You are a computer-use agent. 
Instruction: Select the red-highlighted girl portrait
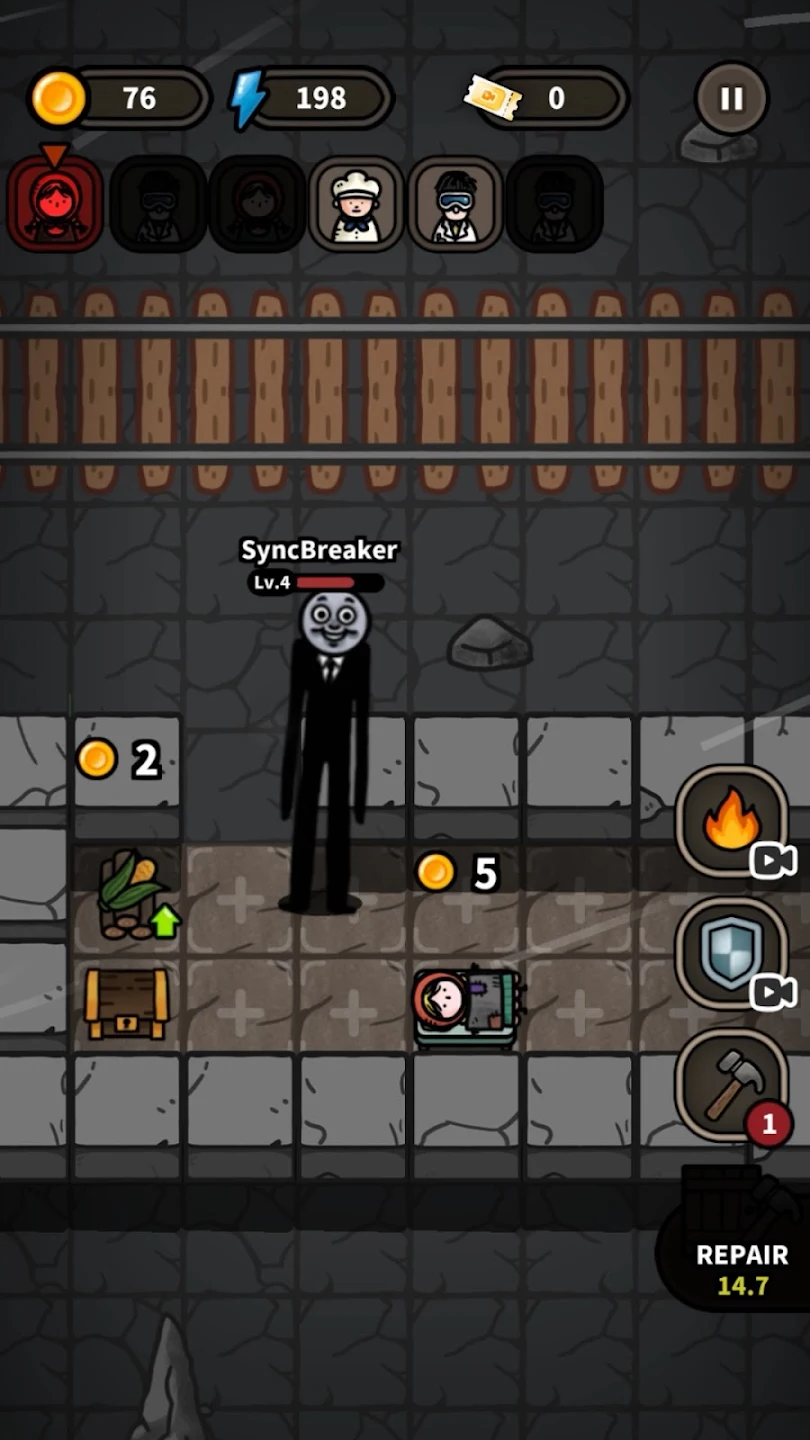pyautogui.click(x=55, y=204)
